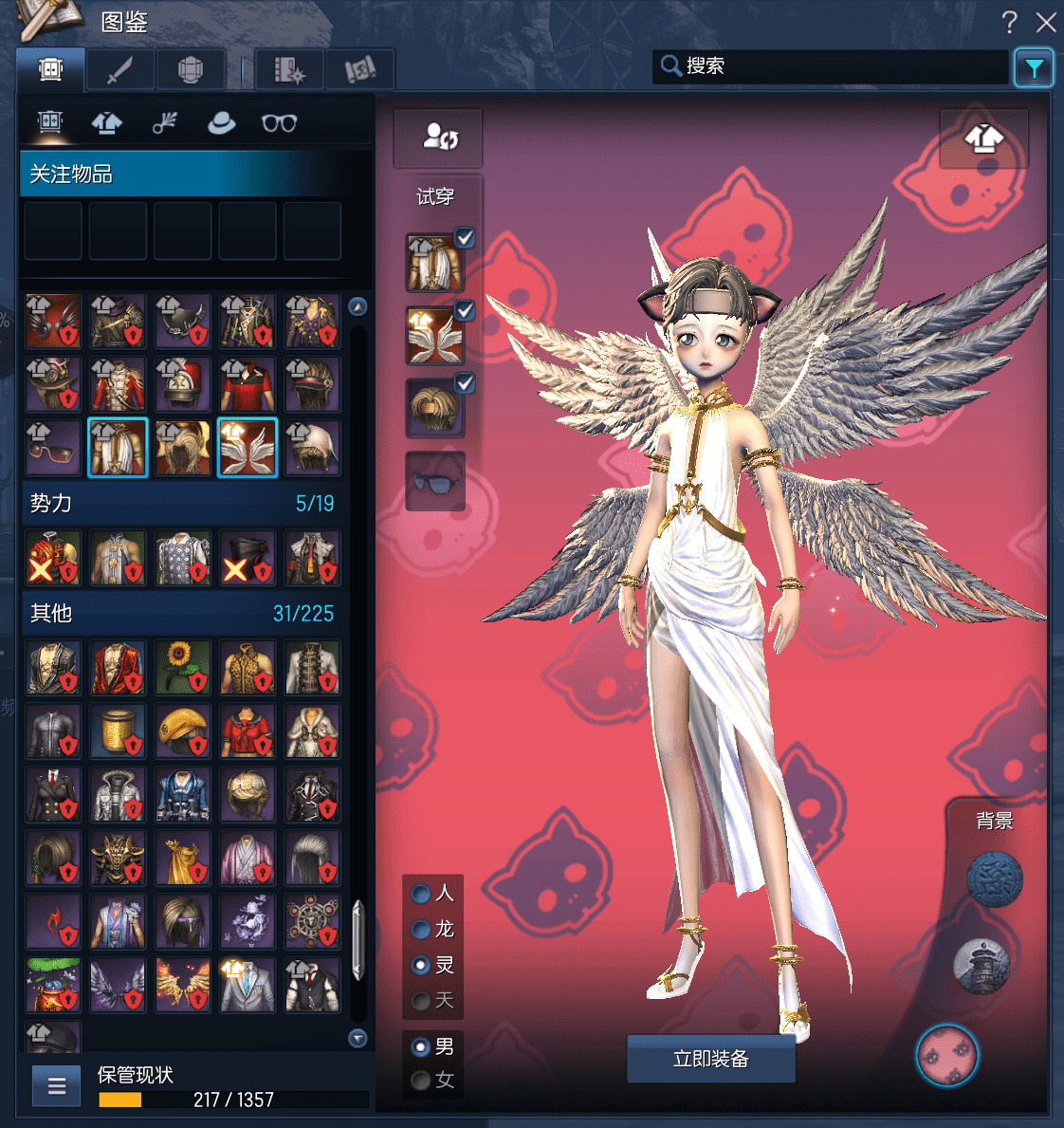
Task: Select the 人 race option
Action: point(422,894)
